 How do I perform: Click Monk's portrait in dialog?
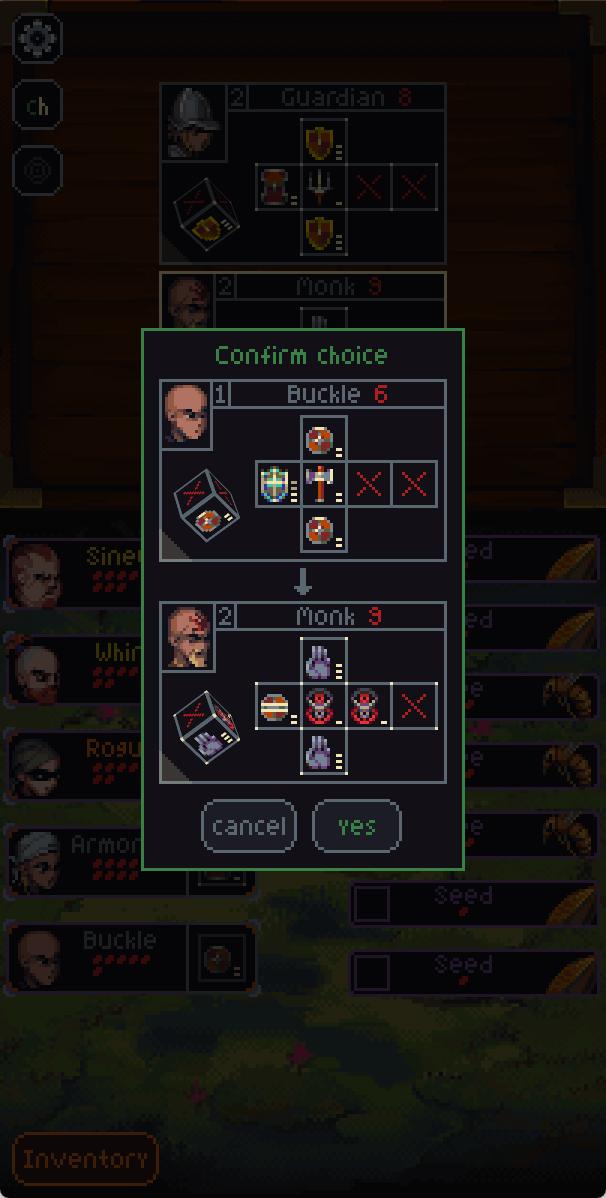[186, 637]
